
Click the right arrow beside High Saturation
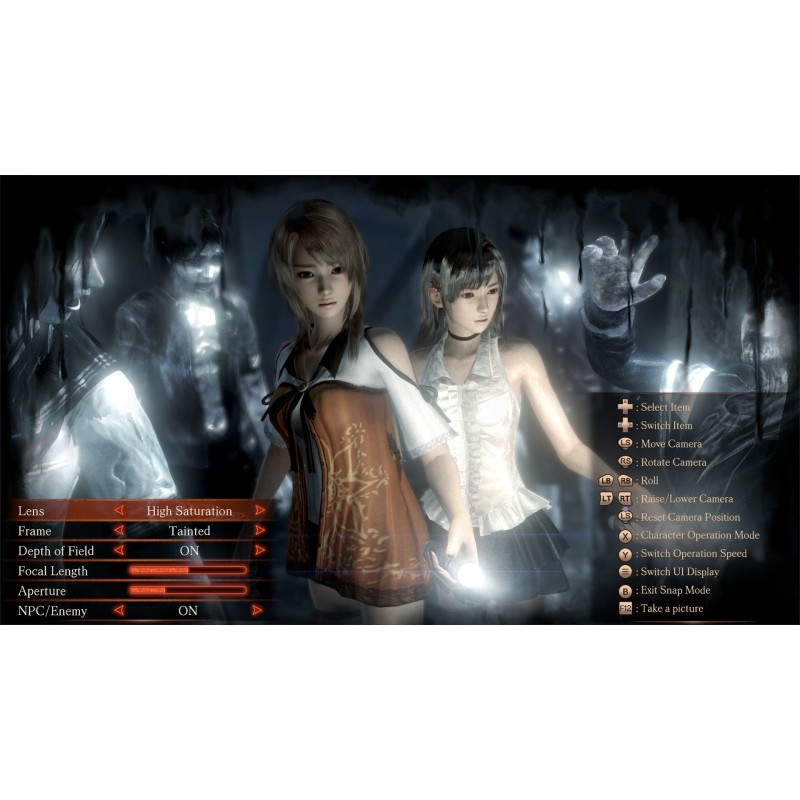pyautogui.click(x=260, y=511)
